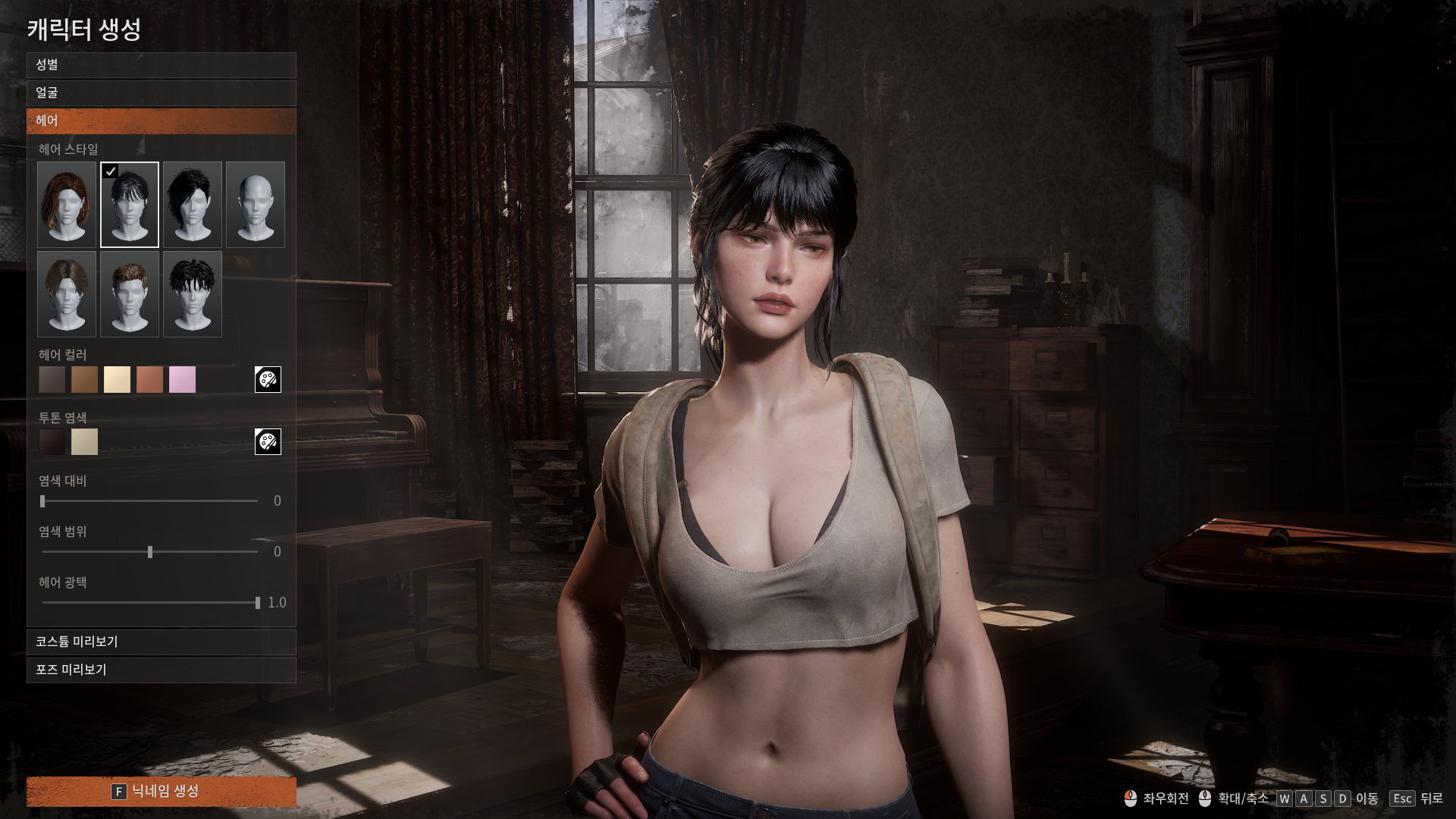Open the 얼굴 (face) section
This screenshot has height=819, width=1456.
(x=161, y=93)
